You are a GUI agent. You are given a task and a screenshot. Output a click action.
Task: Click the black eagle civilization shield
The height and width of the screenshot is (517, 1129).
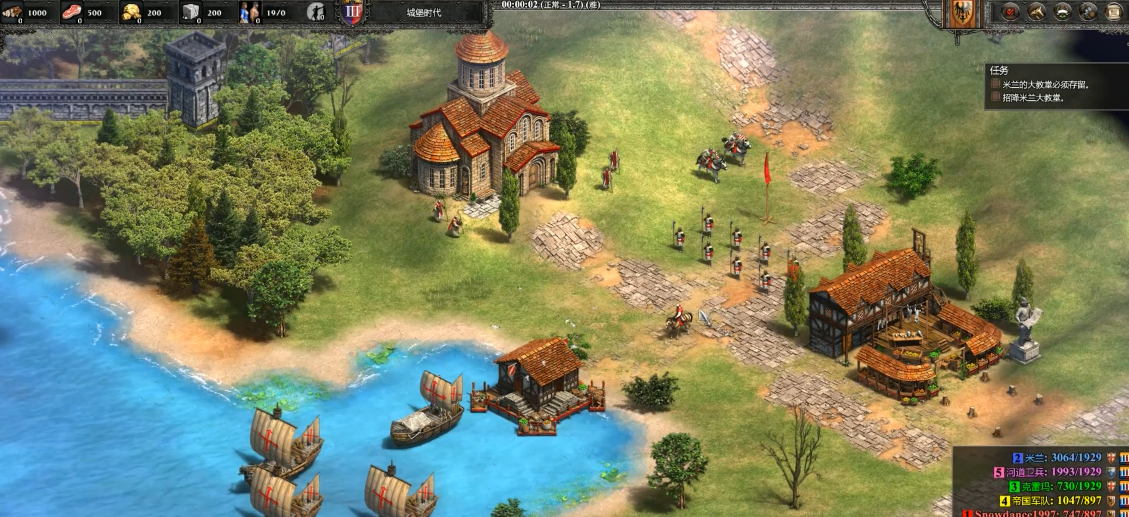pyautogui.click(x=961, y=13)
